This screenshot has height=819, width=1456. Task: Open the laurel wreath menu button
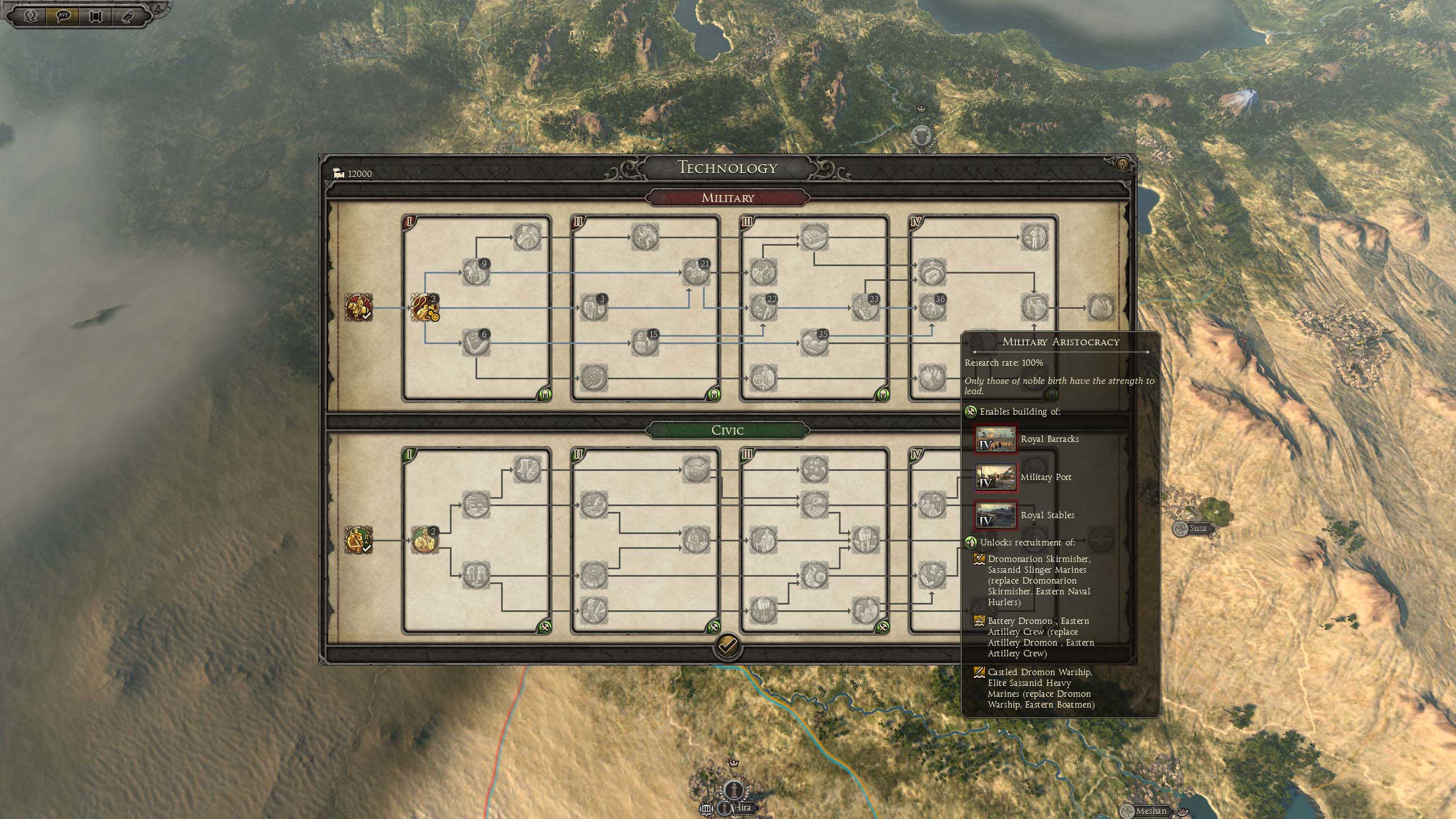31,15
